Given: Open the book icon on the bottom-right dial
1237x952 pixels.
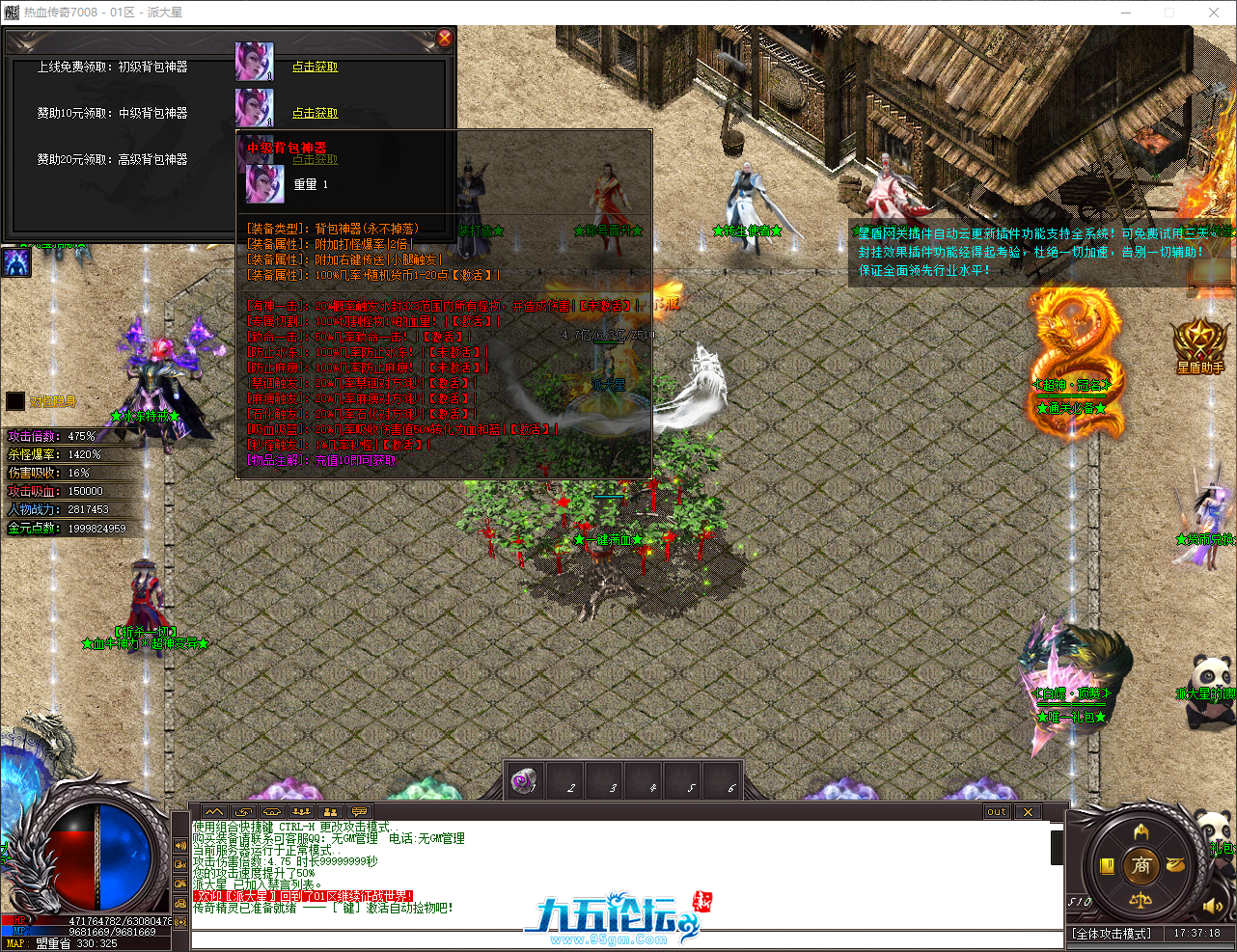Looking at the screenshot, I should click(x=1107, y=865).
